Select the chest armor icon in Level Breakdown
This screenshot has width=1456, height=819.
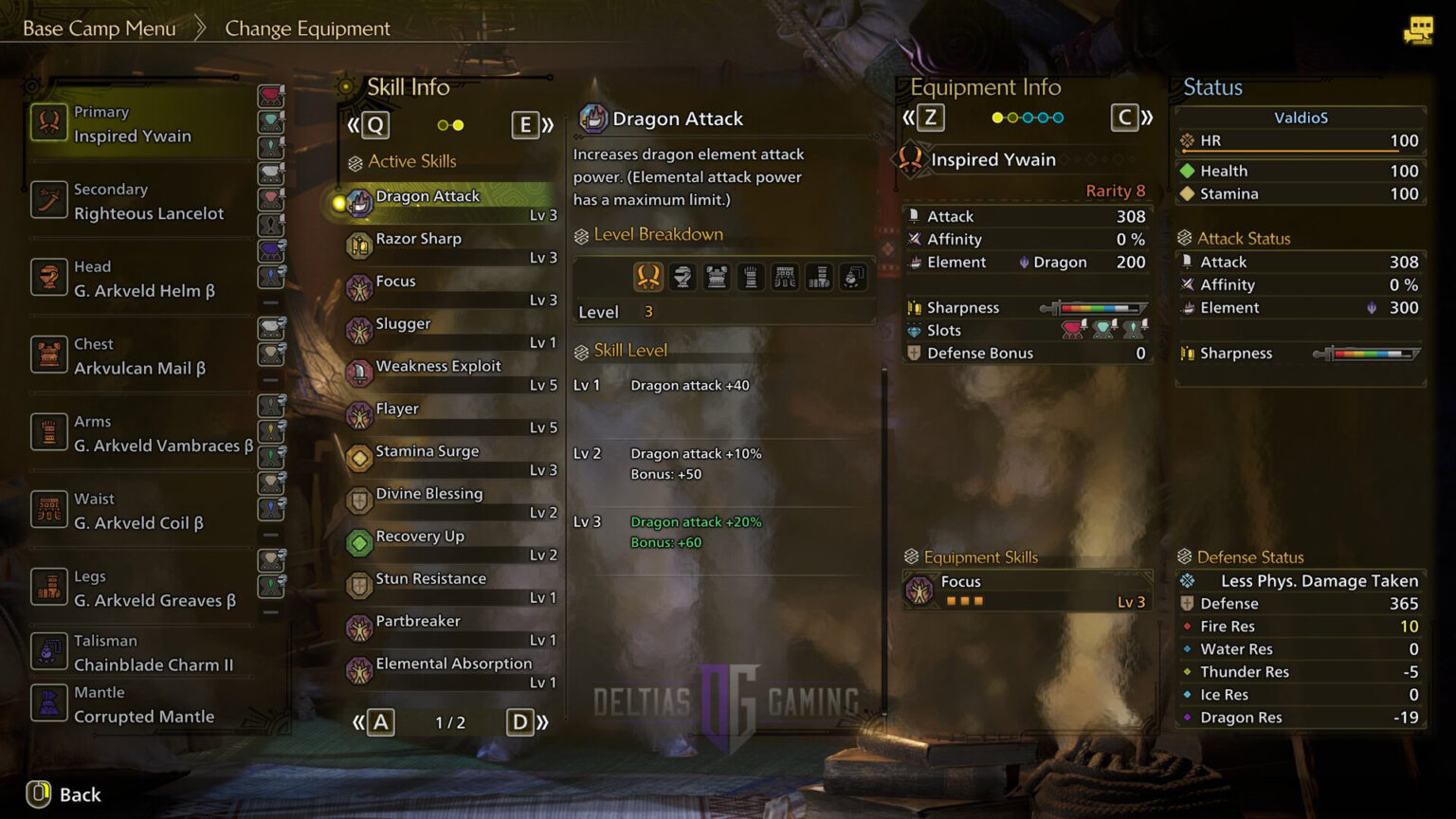(717, 276)
